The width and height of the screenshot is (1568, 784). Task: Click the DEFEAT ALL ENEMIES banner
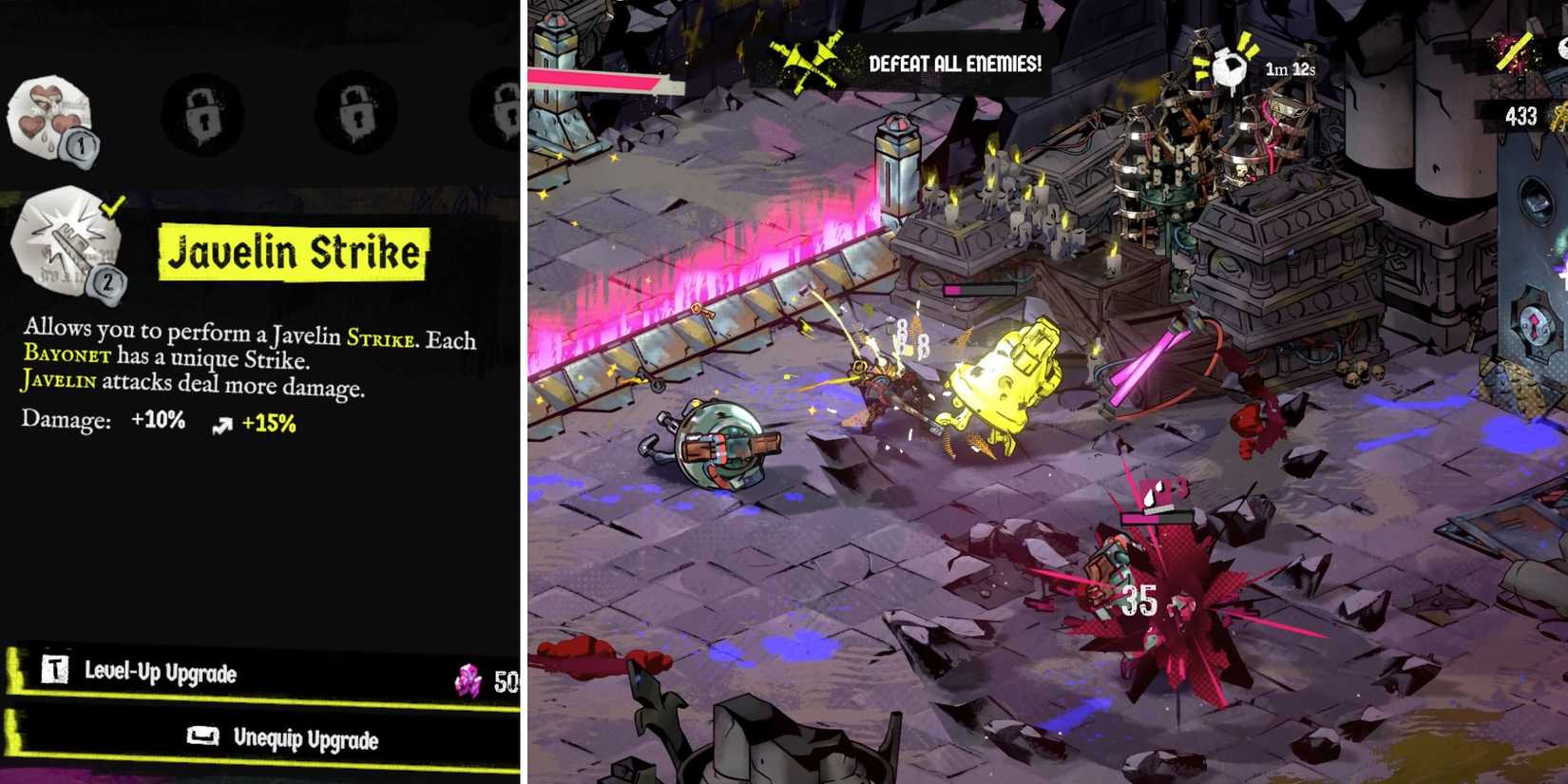click(x=955, y=64)
